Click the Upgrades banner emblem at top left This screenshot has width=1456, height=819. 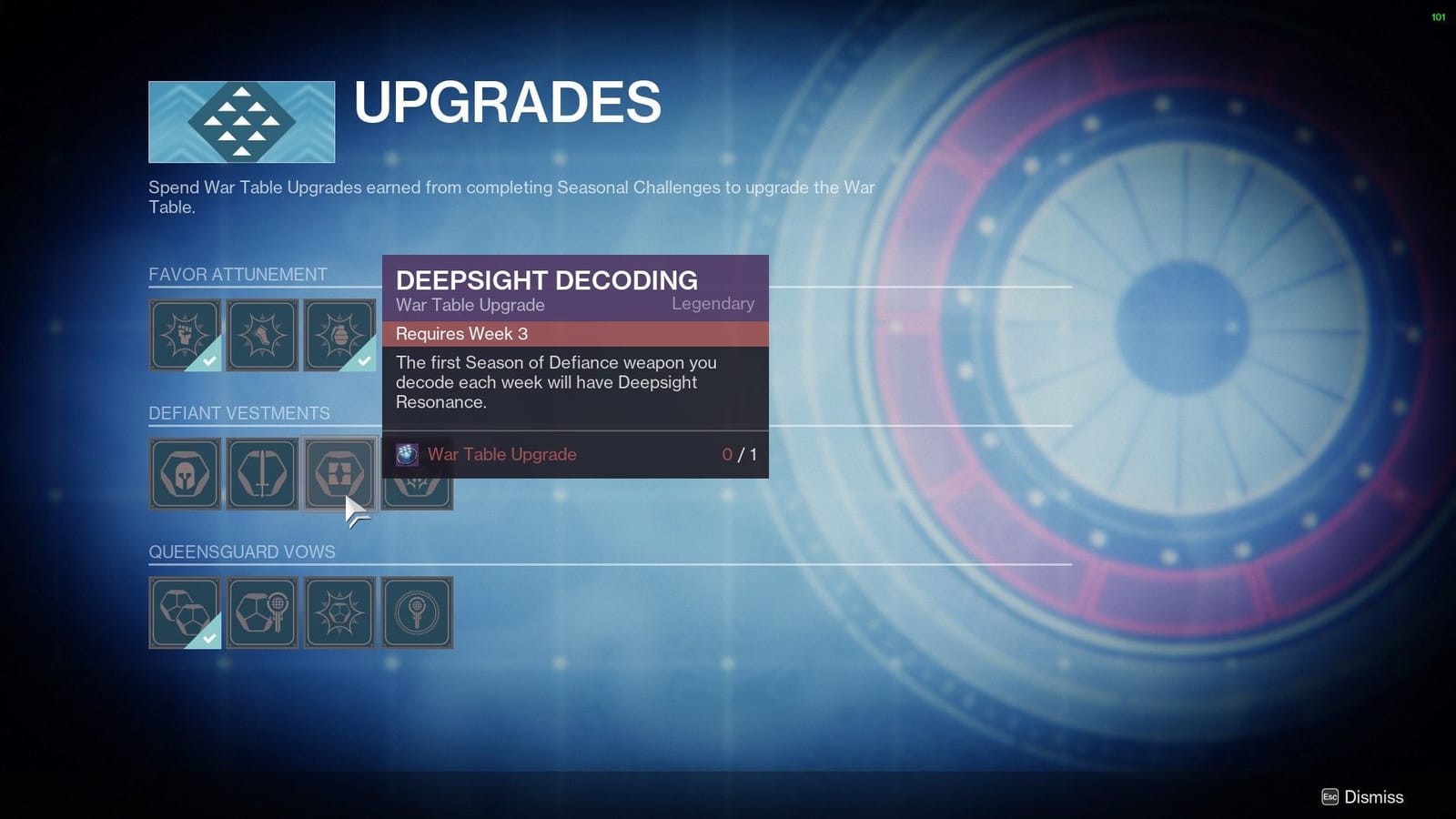pyautogui.click(x=241, y=120)
